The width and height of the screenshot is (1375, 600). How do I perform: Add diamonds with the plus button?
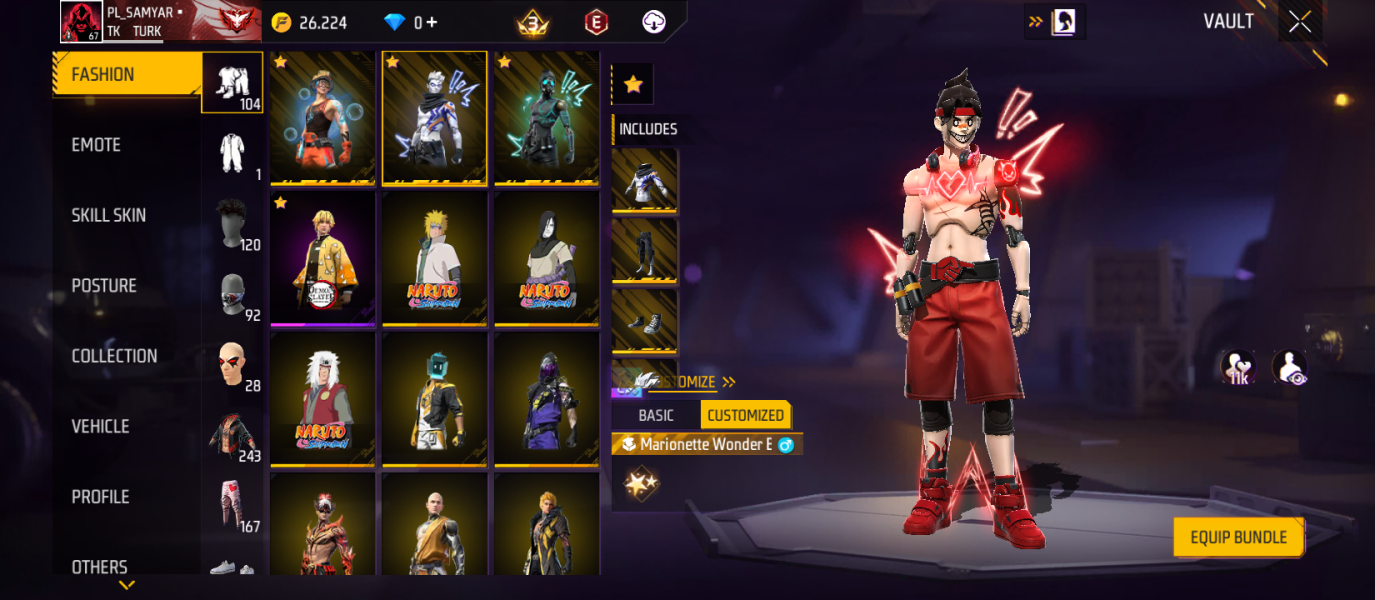(x=431, y=22)
